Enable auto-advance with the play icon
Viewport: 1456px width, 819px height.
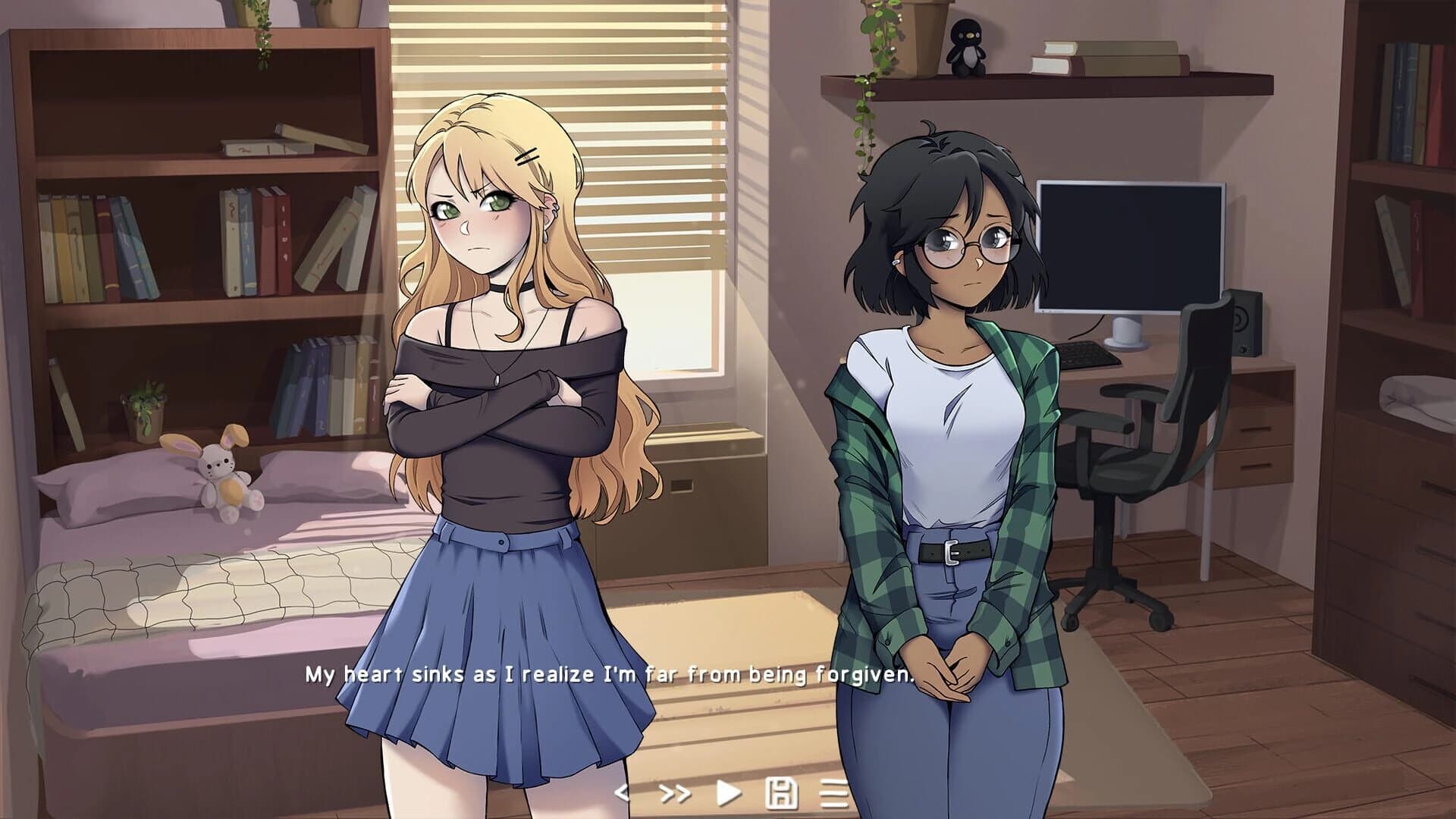[730, 793]
